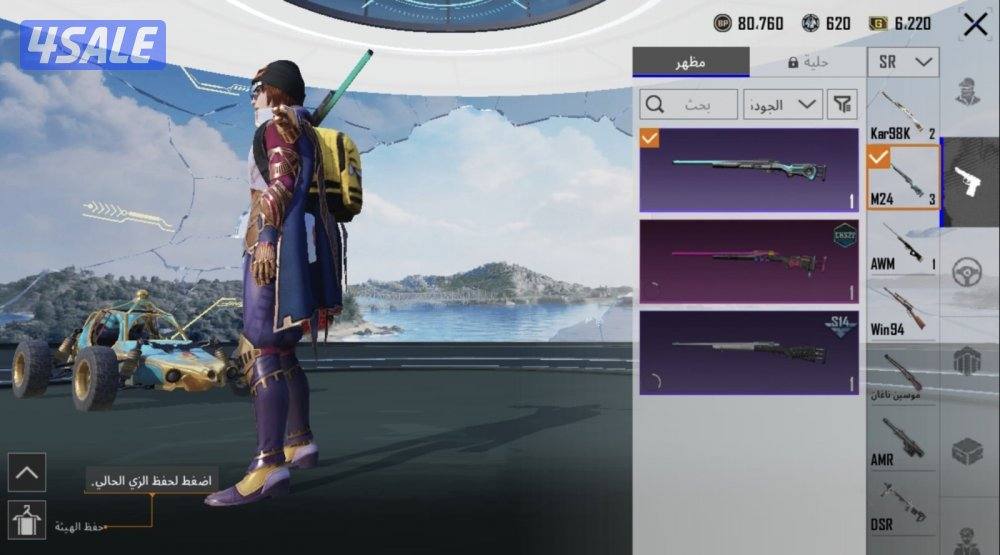This screenshot has height=555, width=1000.
Task: Select the equipped teal M24 skin
Action: (749, 170)
